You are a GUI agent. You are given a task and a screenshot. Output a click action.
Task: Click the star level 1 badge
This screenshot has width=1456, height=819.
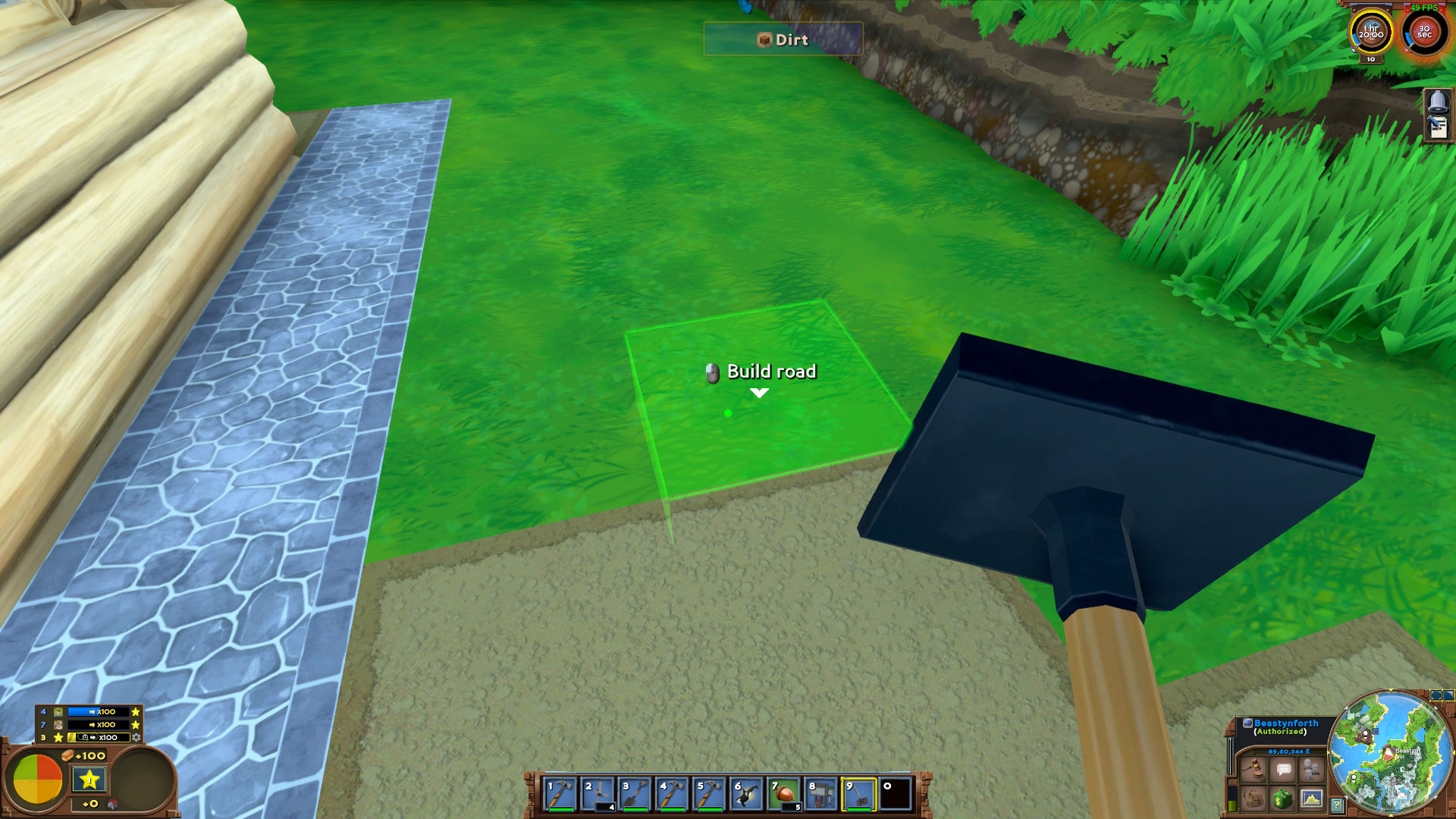[x=89, y=779]
